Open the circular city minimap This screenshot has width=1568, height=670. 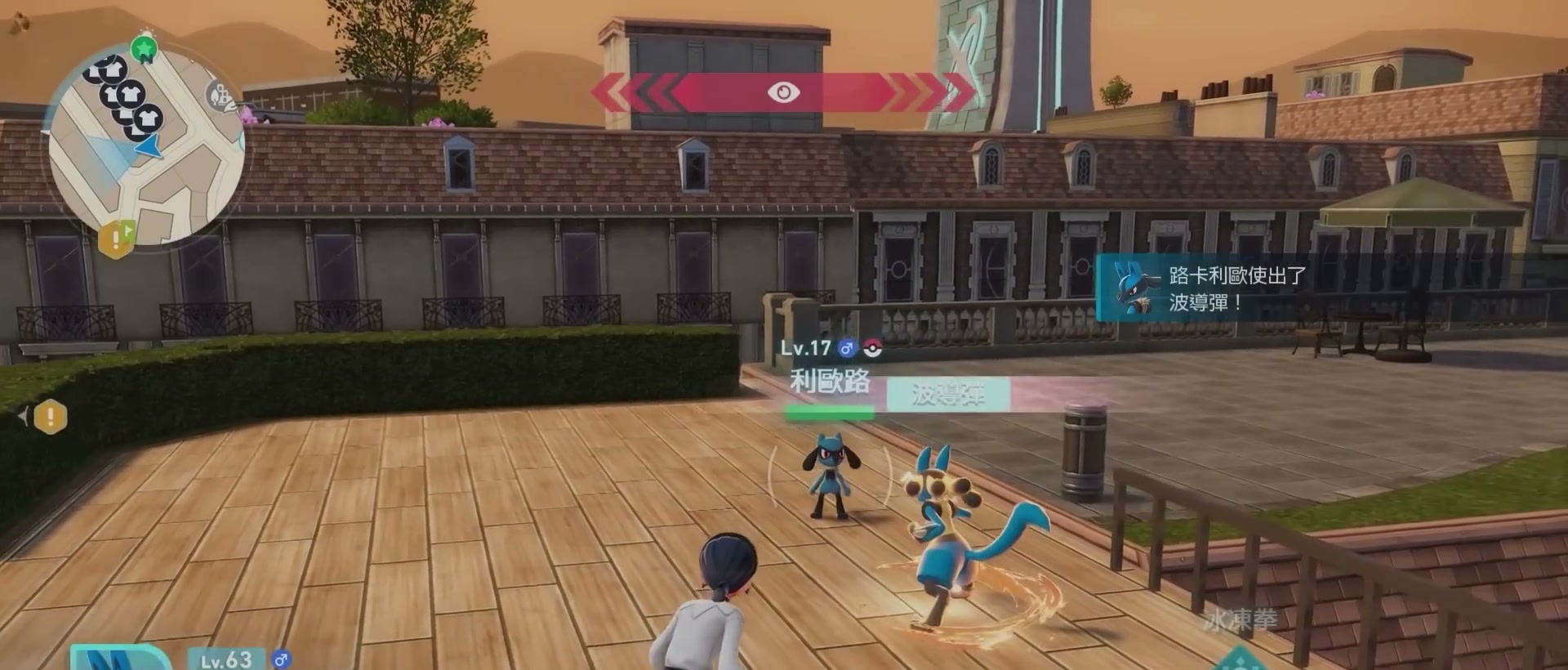(147, 147)
